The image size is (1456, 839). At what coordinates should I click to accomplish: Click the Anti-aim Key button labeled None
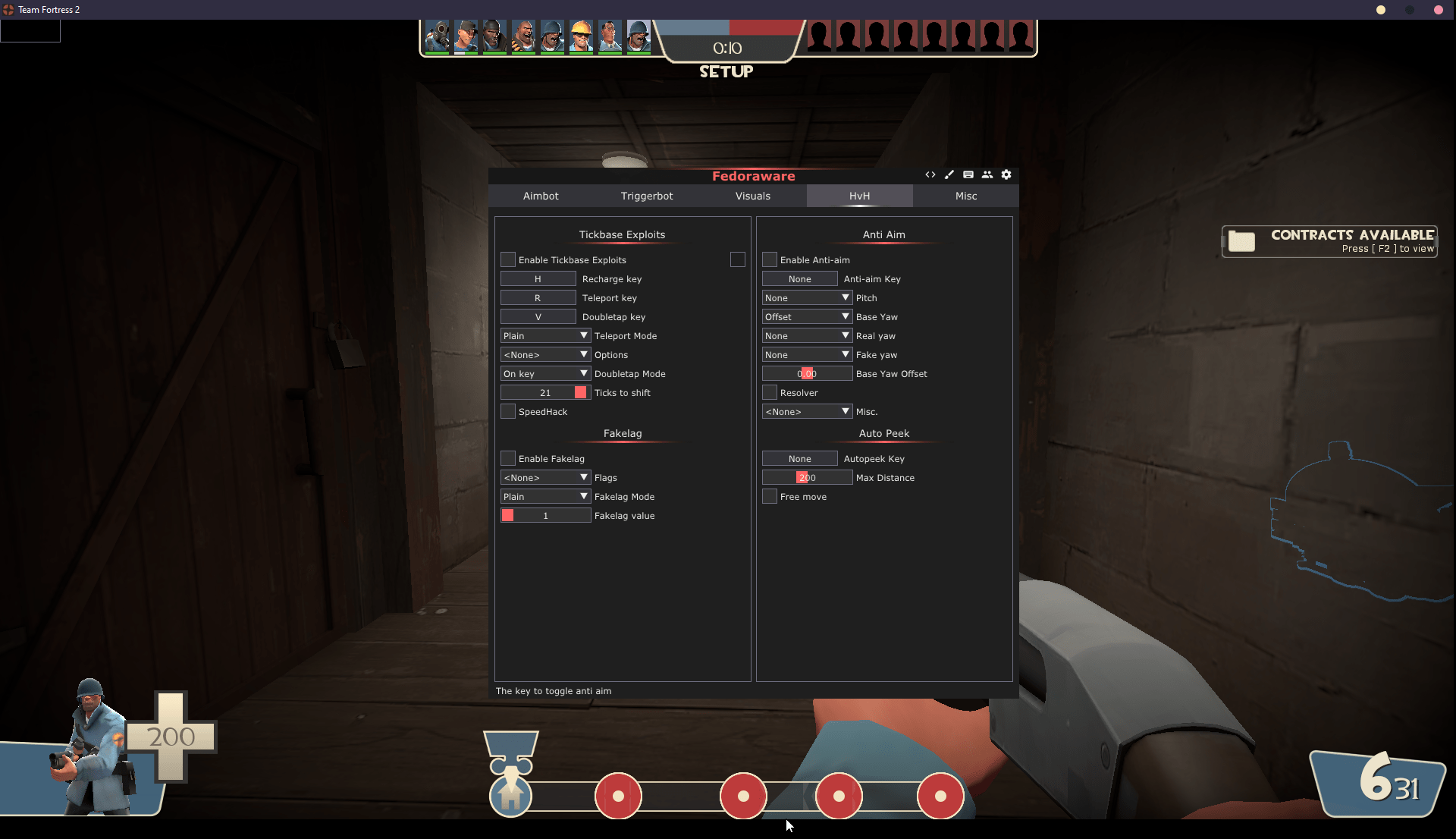[799, 278]
